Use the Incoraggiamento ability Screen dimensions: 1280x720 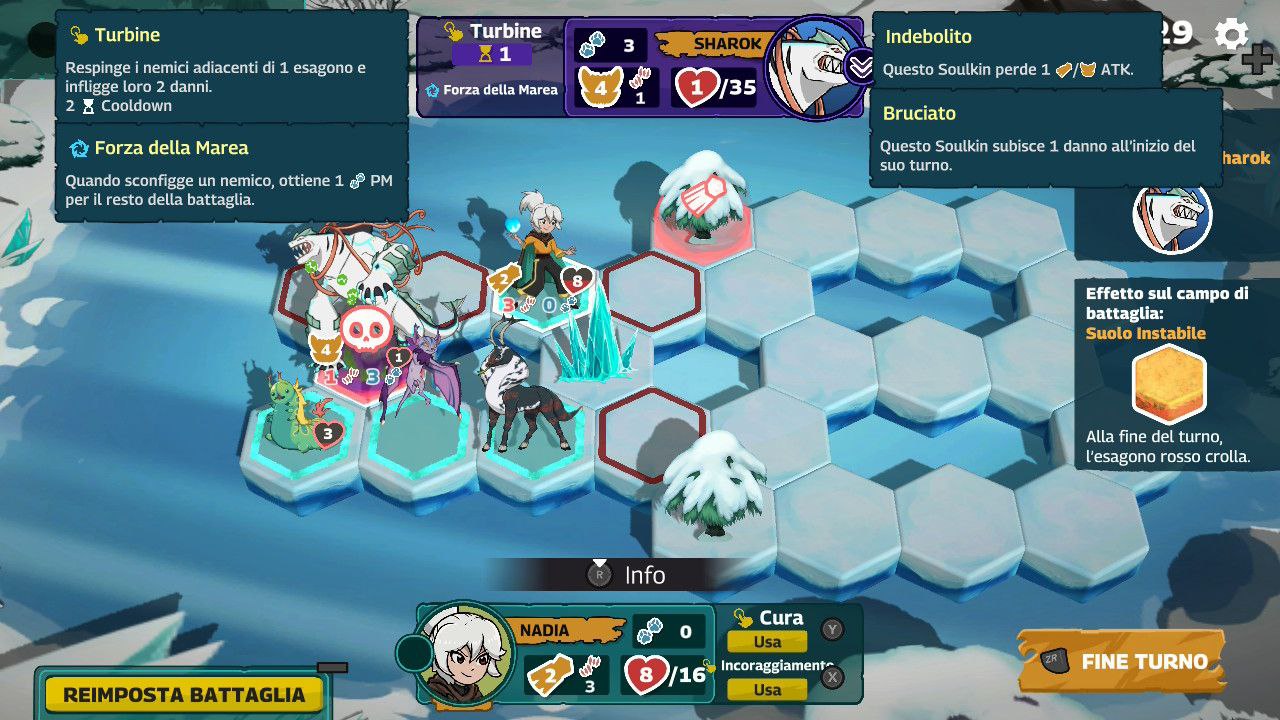[x=767, y=689]
